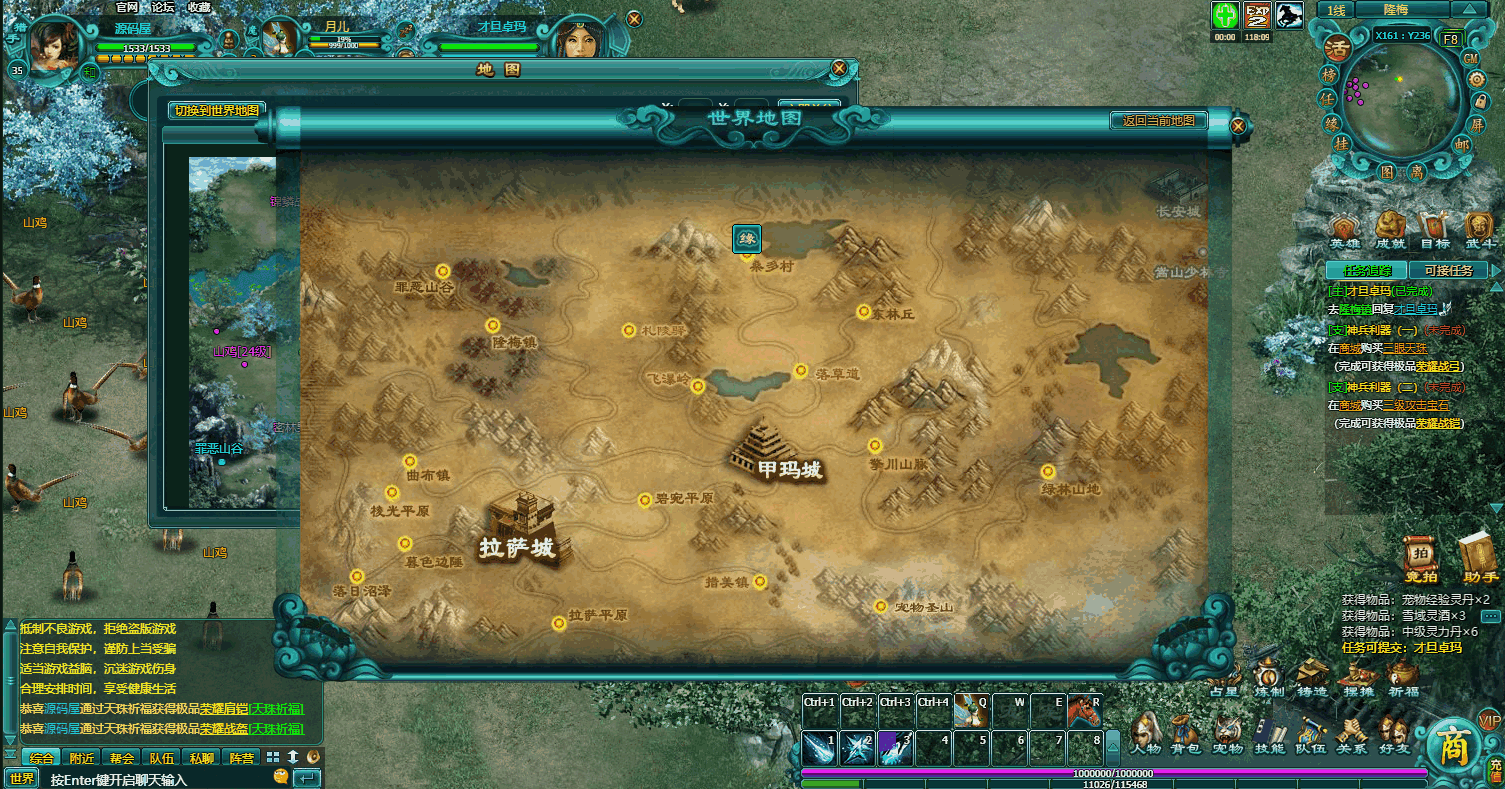
Task: Open the 宠物 pet menu
Action: click(x=1227, y=733)
